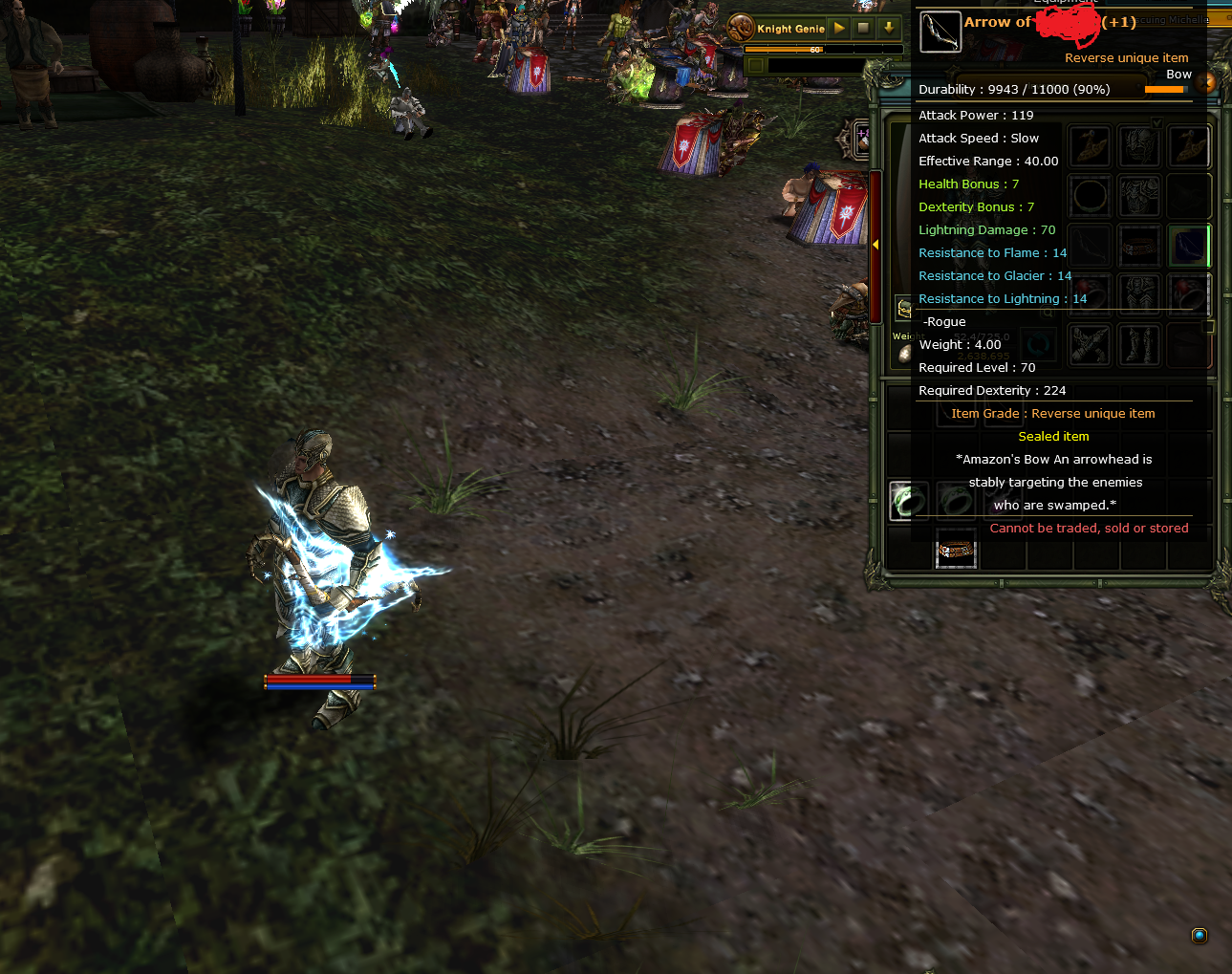The image size is (1232, 974).
Task: Collapse the inventory panel with the yellow side arrow
Action: point(875,245)
